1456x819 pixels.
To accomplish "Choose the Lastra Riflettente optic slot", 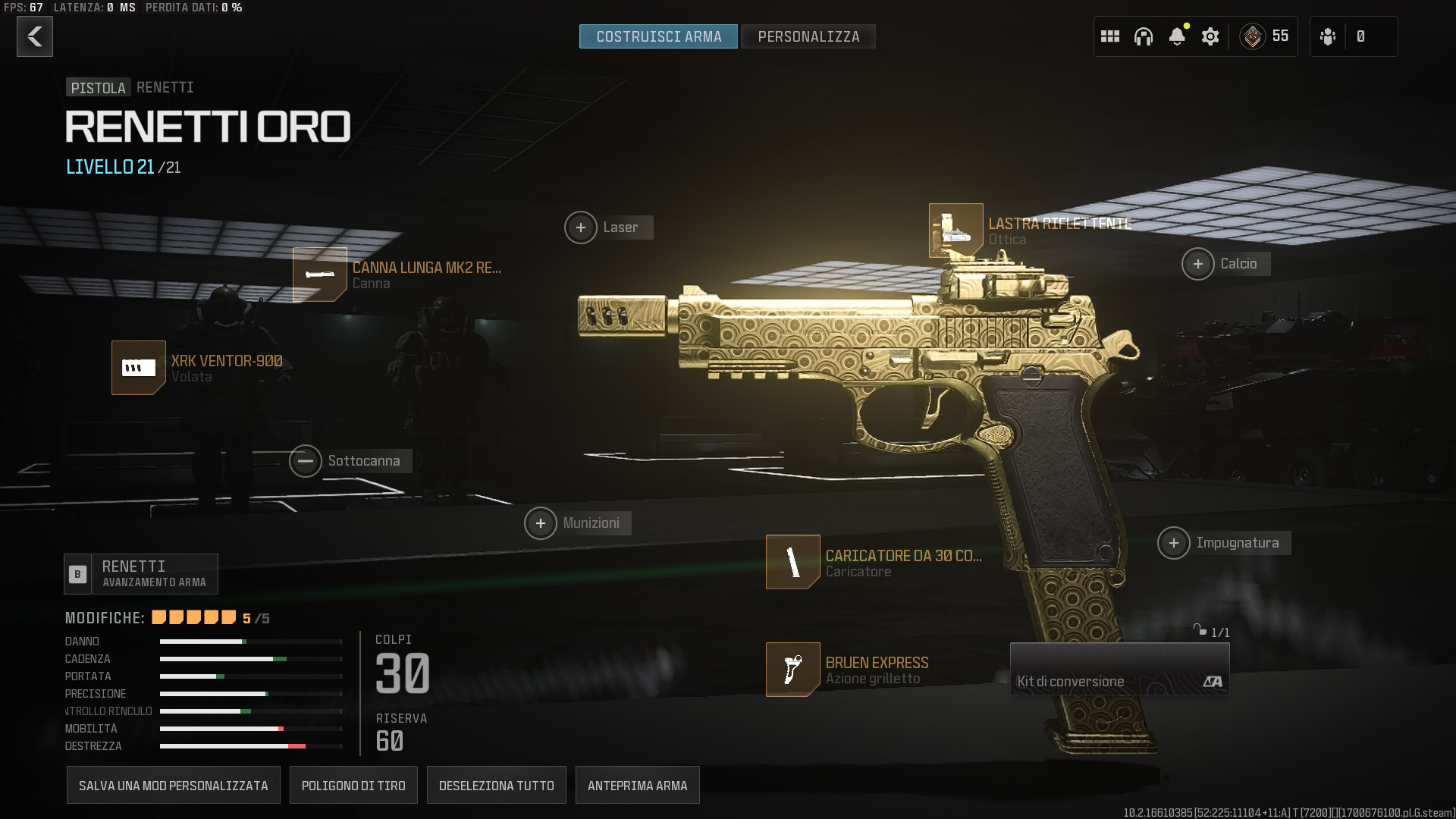I will [x=956, y=231].
